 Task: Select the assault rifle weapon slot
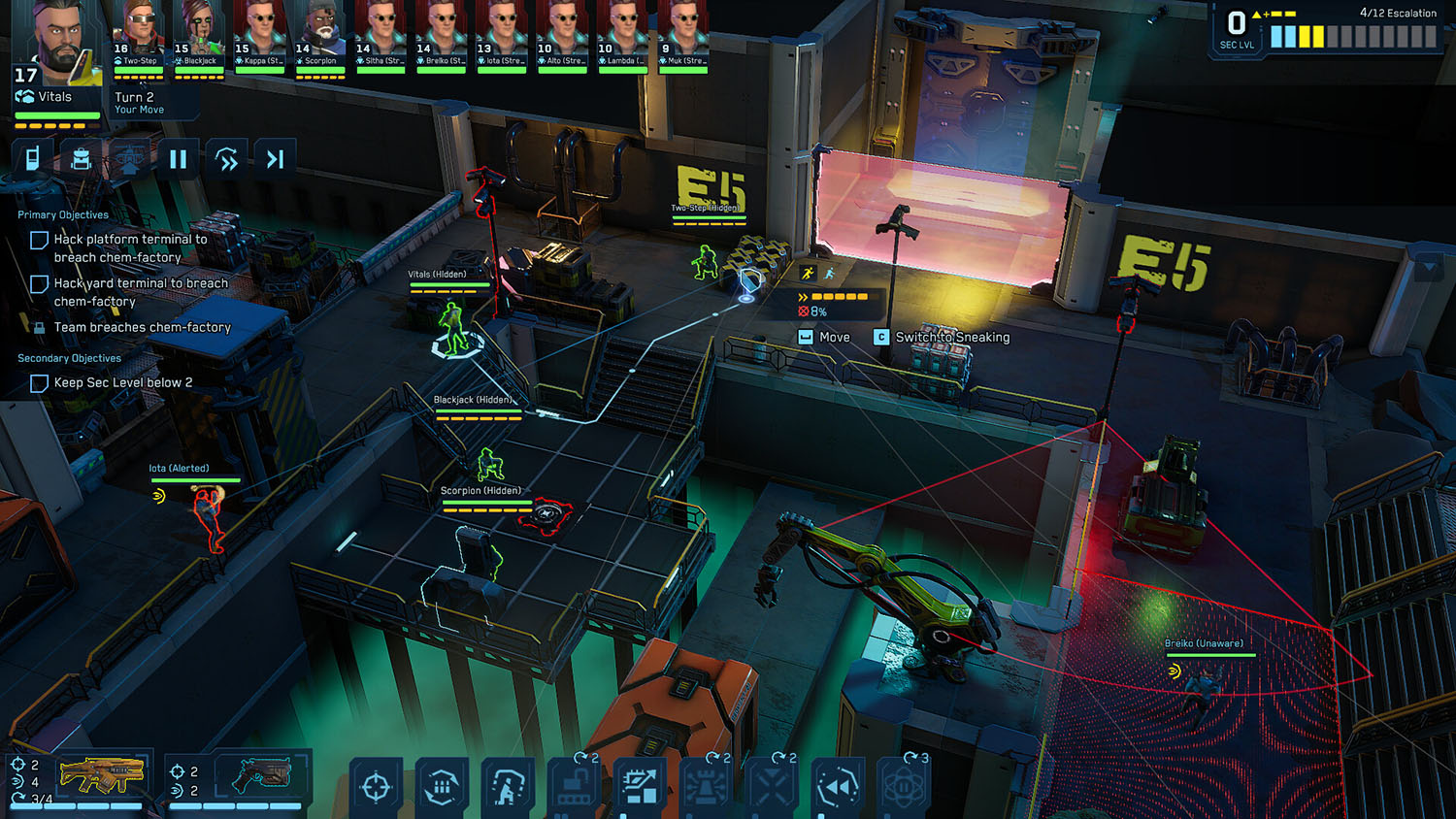(x=102, y=773)
